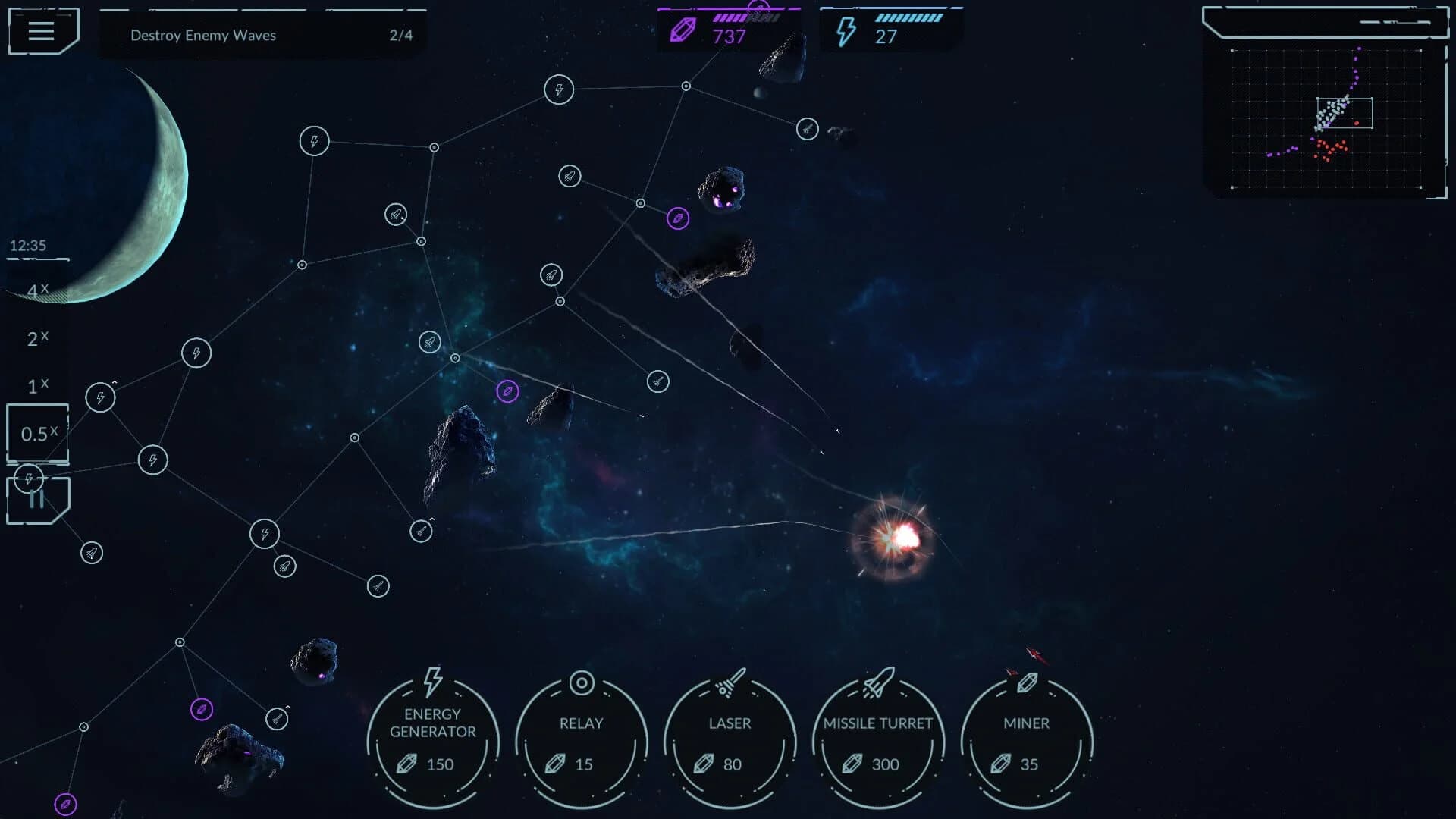Enable 0.5x game speed
Screen dimensions: 1456x819
36,434
